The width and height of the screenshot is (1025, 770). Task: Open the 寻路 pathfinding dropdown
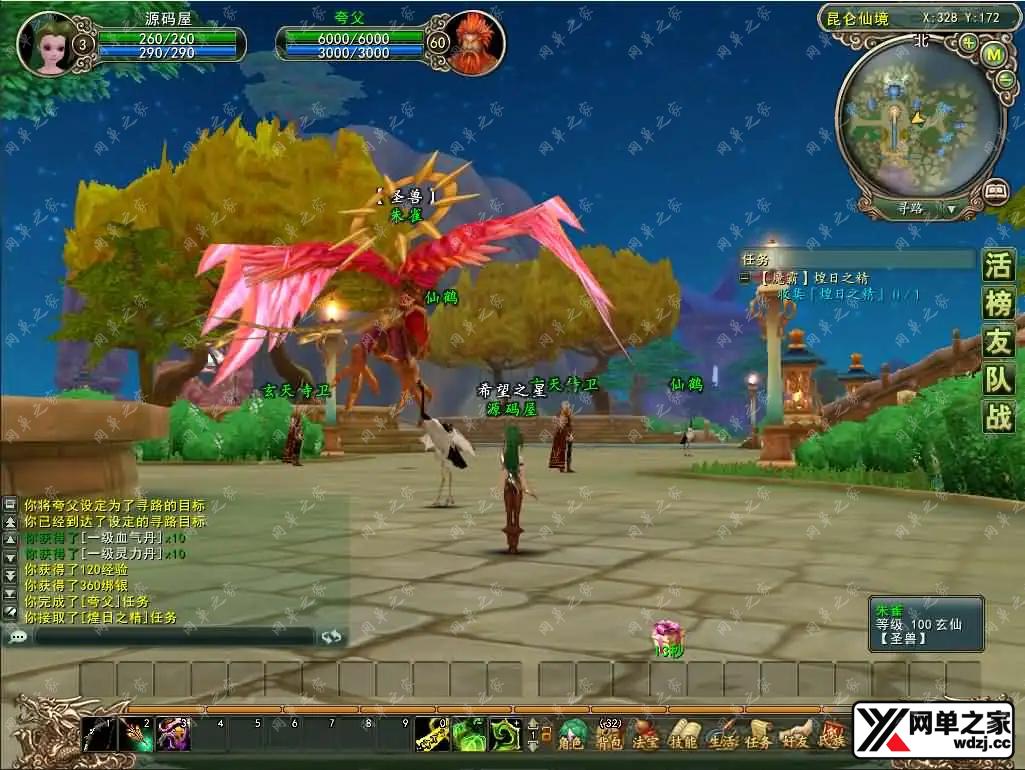click(951, 209)
